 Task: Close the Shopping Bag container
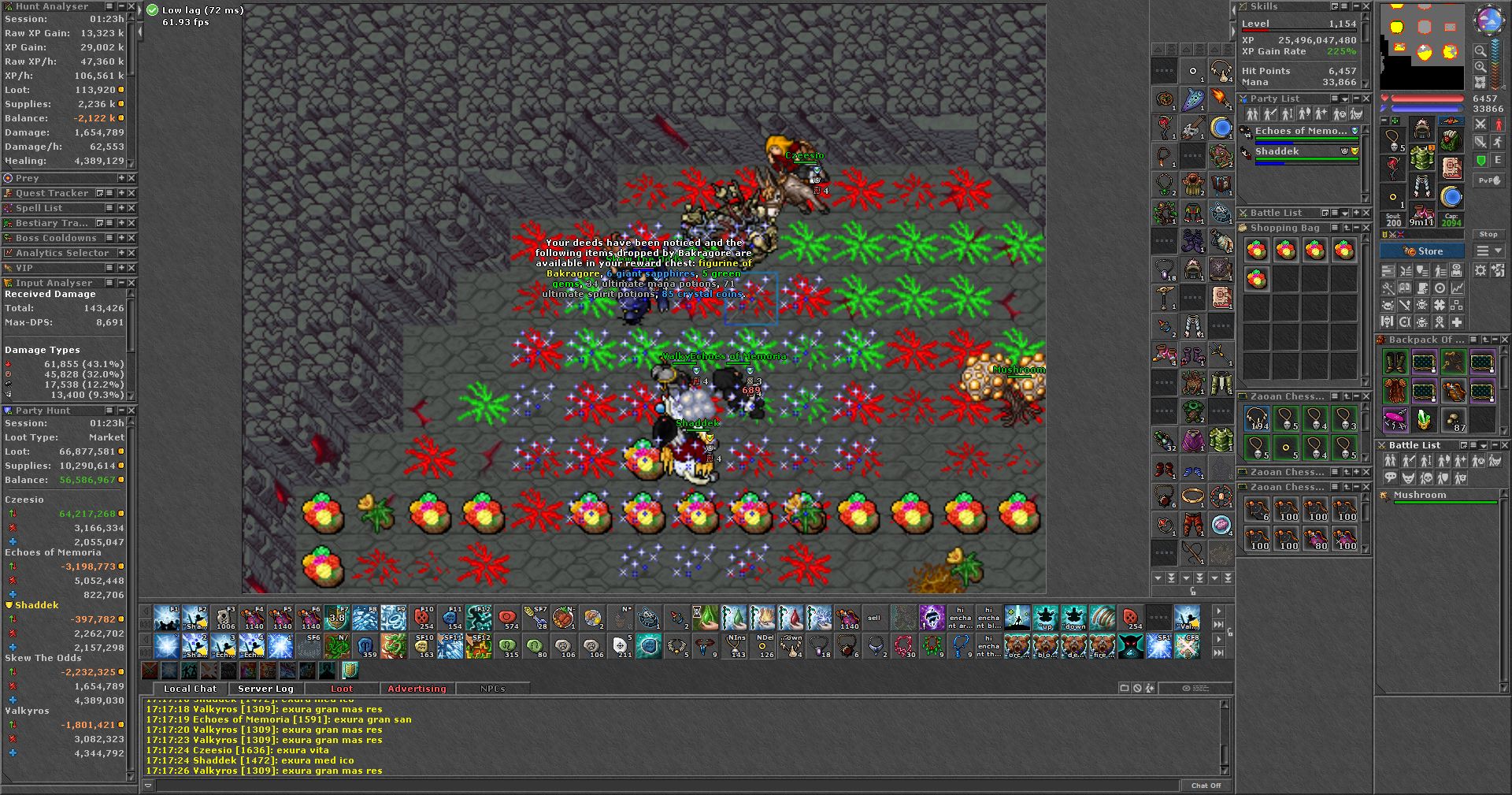click(x=1366, y=228)
